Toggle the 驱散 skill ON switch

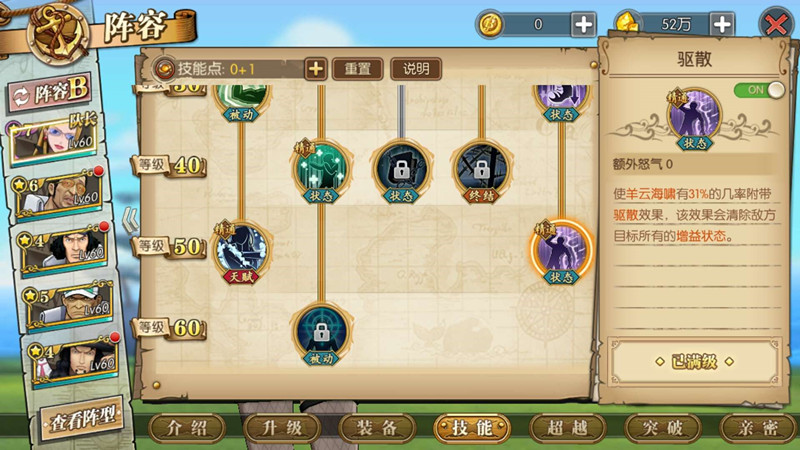pyautogui.click(x=759, y=90)
